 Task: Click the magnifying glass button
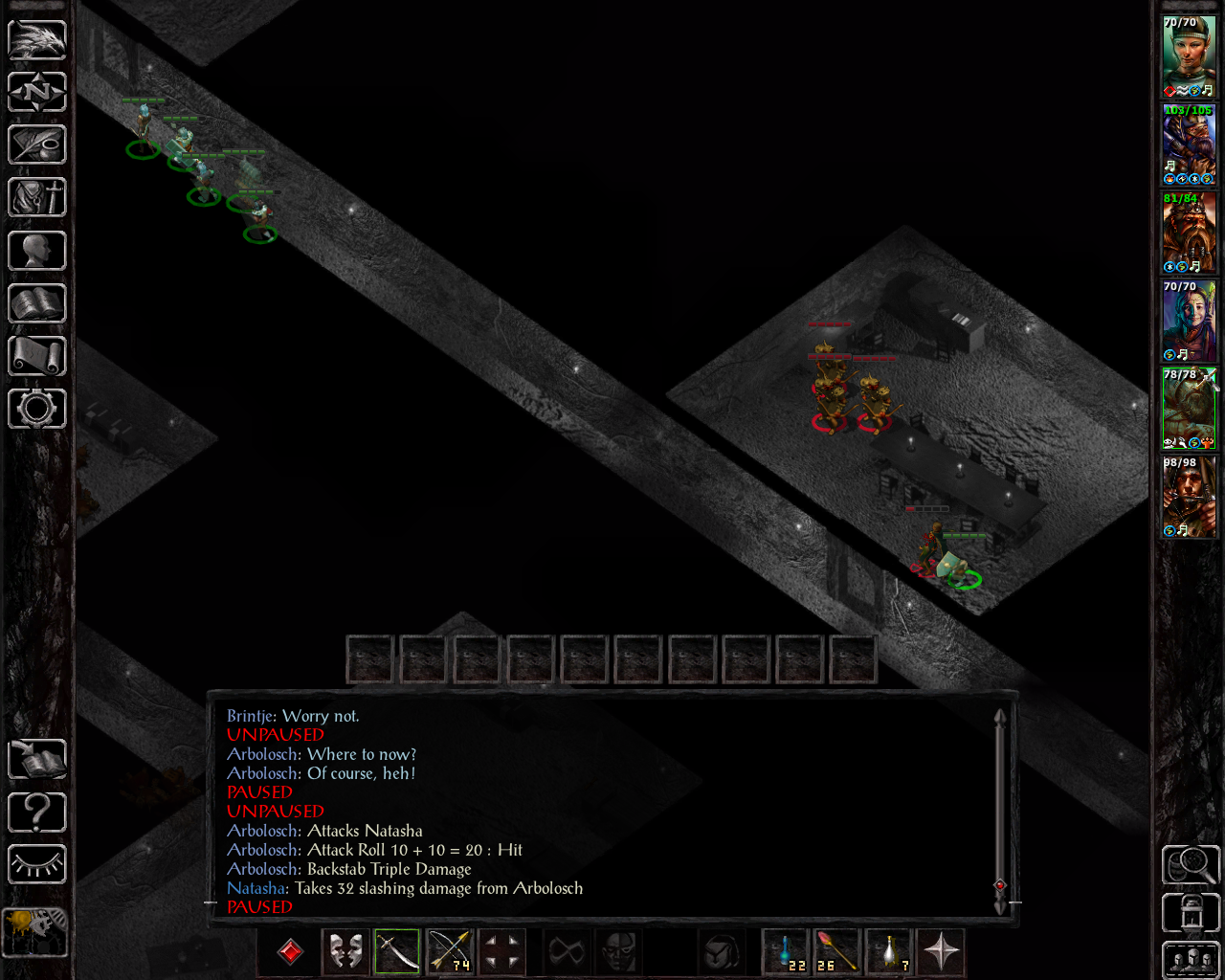pyautogui.click(x=1190, y=865)
